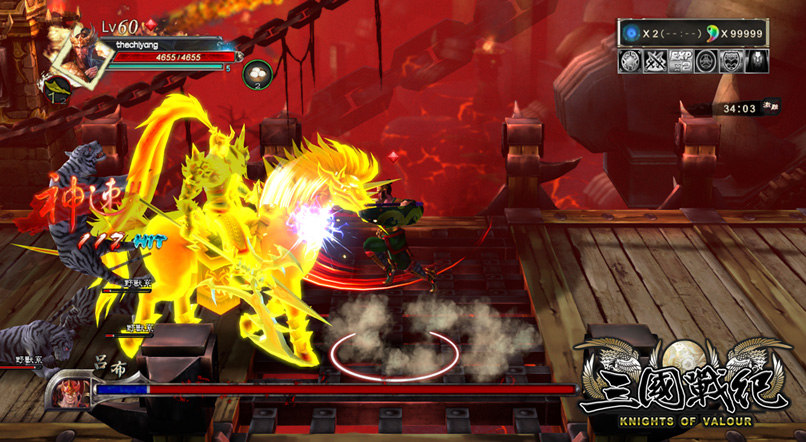
Task: Click the thechiyang player portrait
Action: point(76,48)
